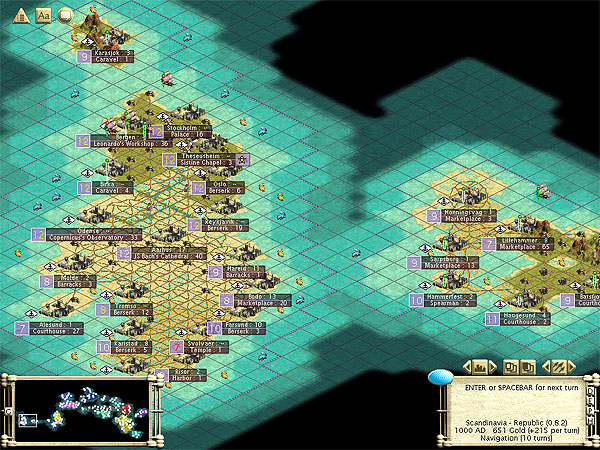Image resolution: width=600 pixels, height=450 pixels.
Task: Go to next city with right arrow
Action: [x=494, y=366]
